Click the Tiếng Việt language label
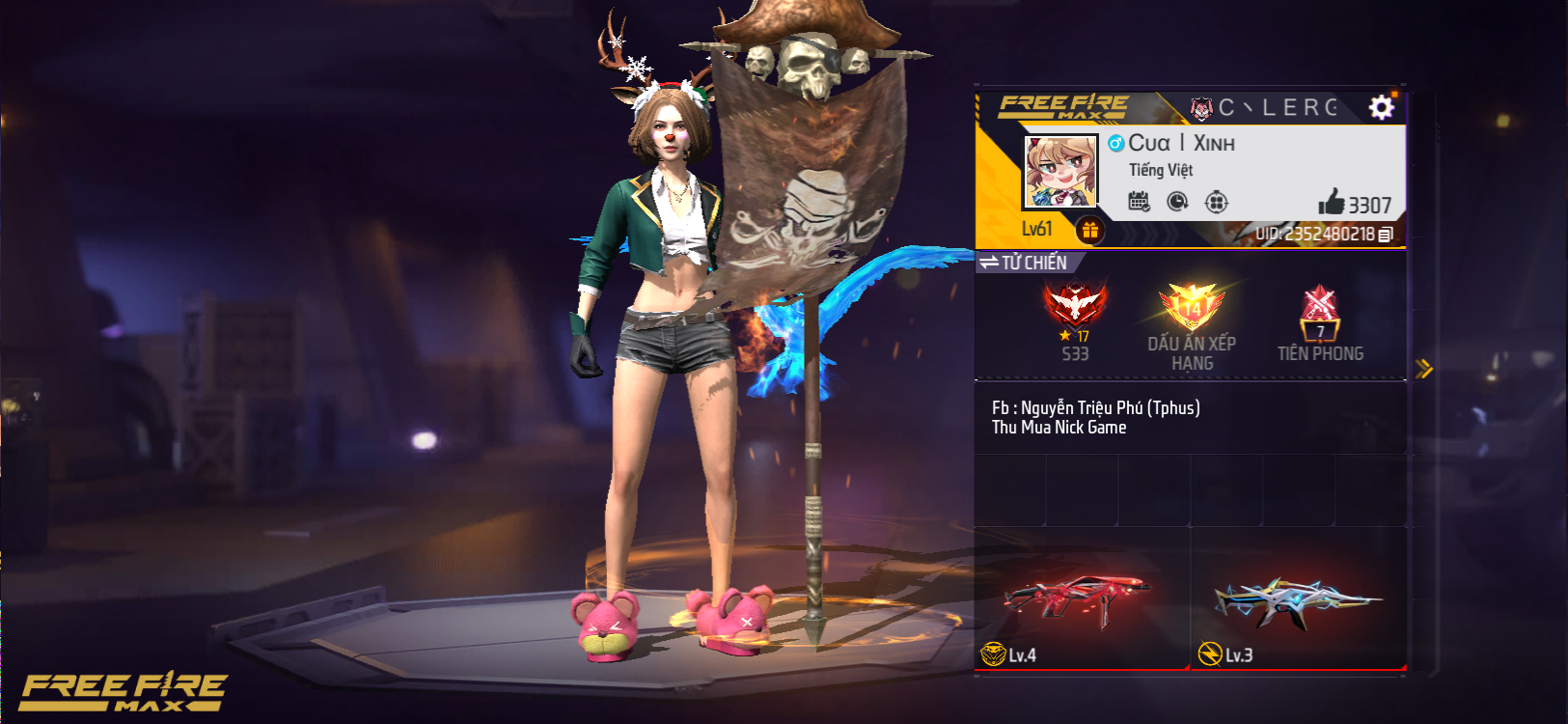The image size is (1568, 724). click(1162, 170)
